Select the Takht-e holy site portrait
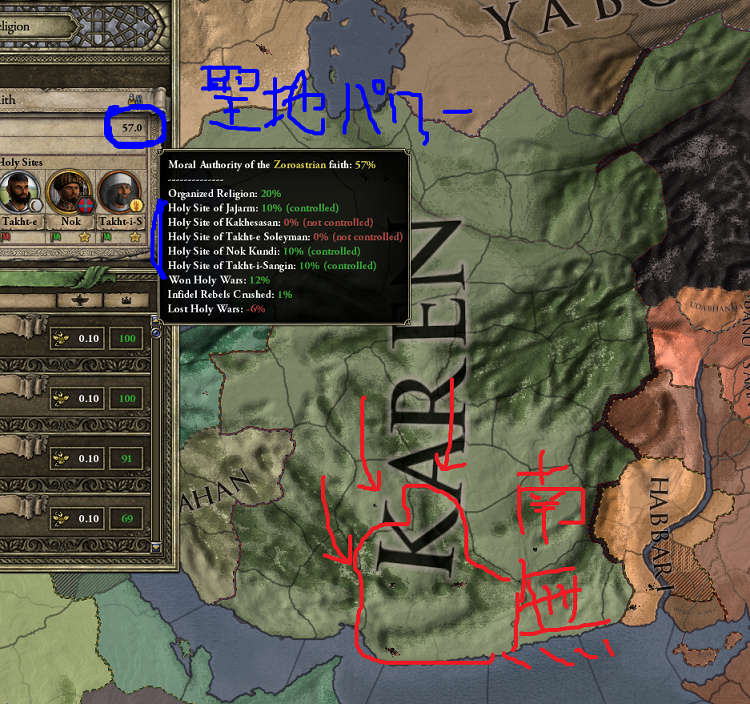Viewport: 750px width, 704px height. click(x=20, y=190)
